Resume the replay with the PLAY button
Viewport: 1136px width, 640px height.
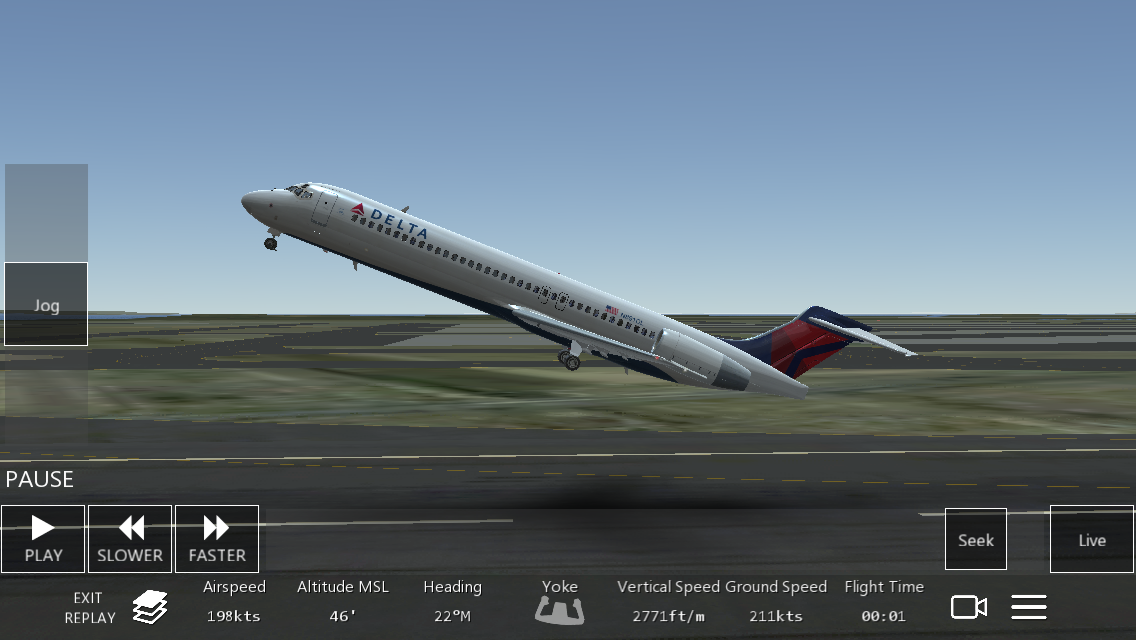43,539
